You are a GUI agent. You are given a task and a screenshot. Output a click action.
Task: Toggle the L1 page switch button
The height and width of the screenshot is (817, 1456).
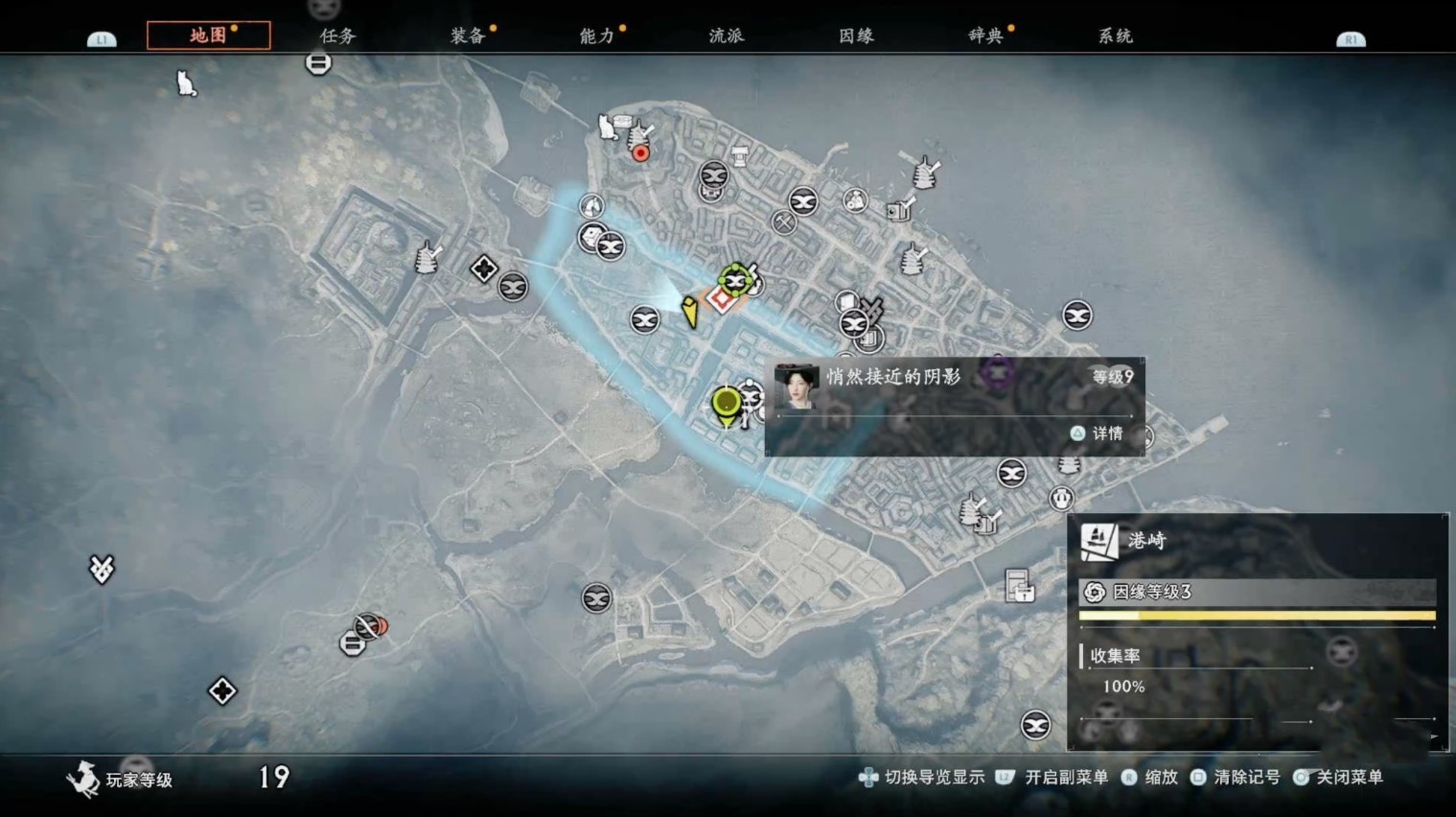coord(101,39)
